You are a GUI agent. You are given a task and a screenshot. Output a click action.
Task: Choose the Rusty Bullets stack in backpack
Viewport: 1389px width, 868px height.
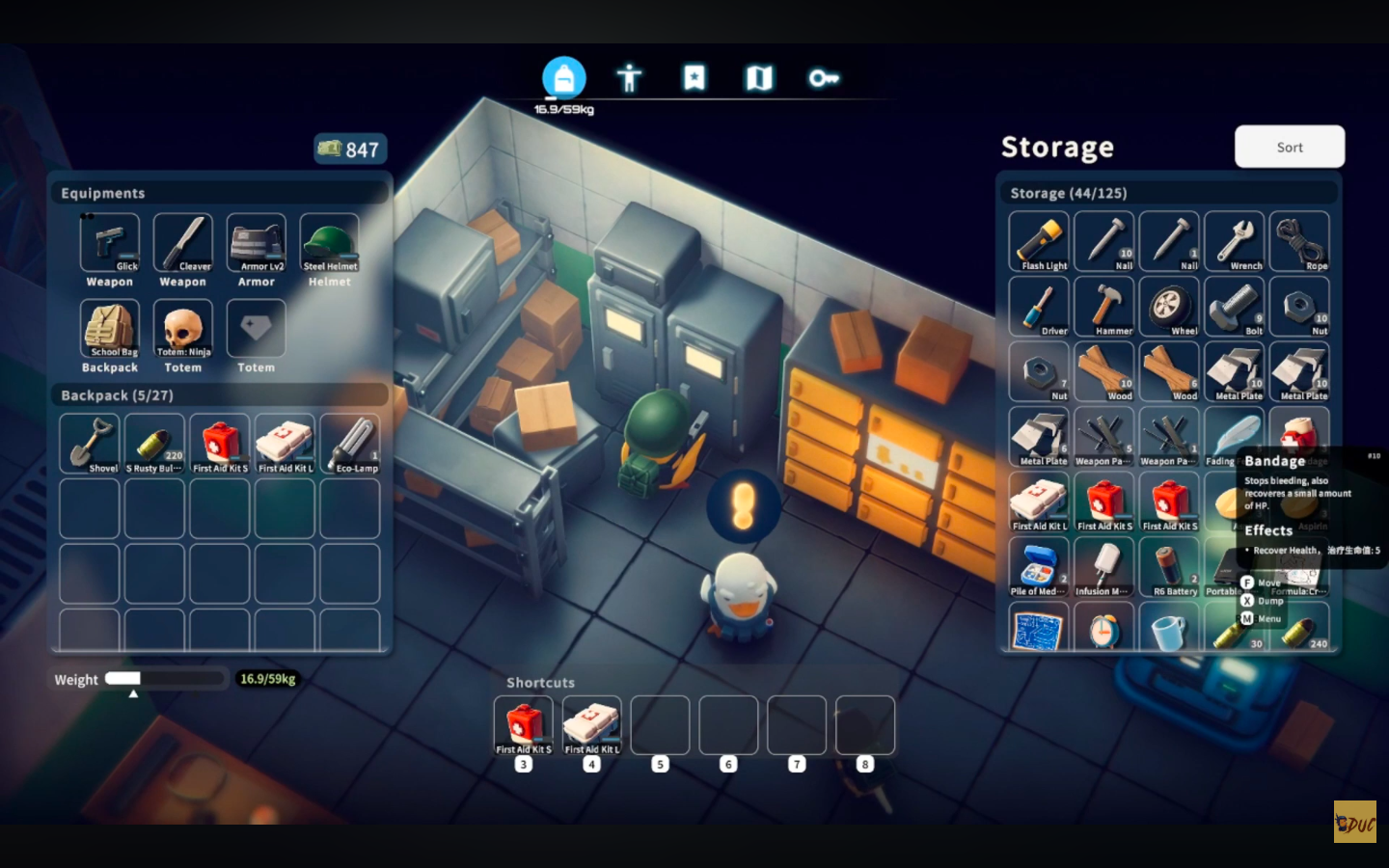pyautogui.click(x=154, y=444)
